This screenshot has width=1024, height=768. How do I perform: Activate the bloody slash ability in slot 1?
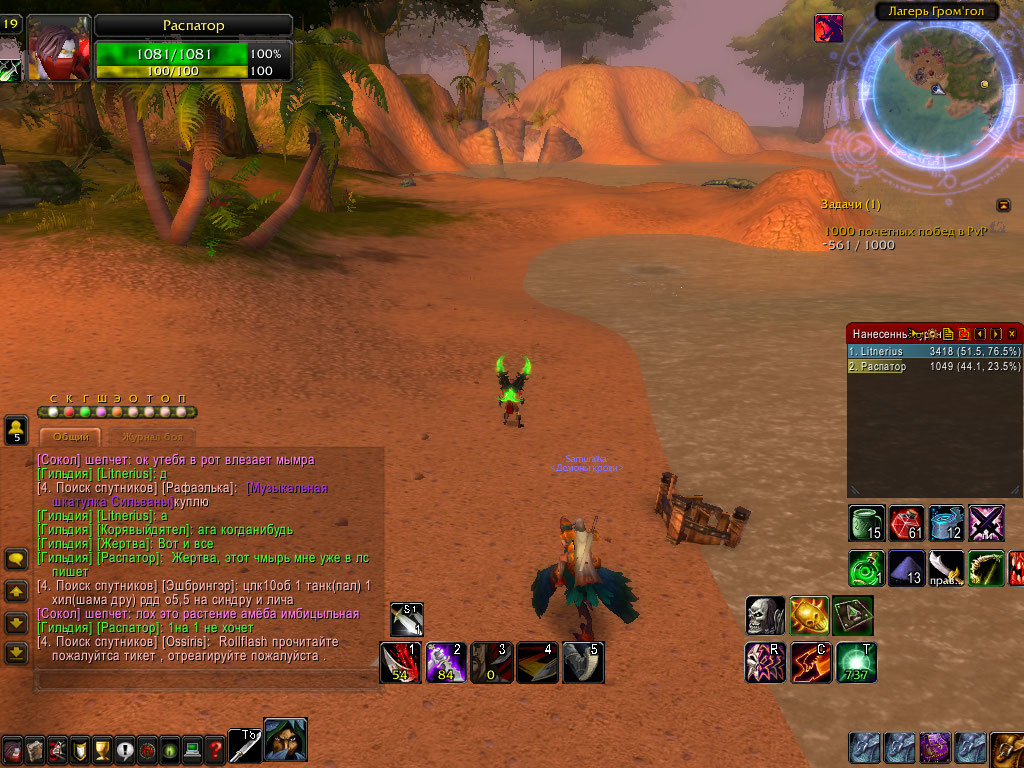click(x=399, y=662)
